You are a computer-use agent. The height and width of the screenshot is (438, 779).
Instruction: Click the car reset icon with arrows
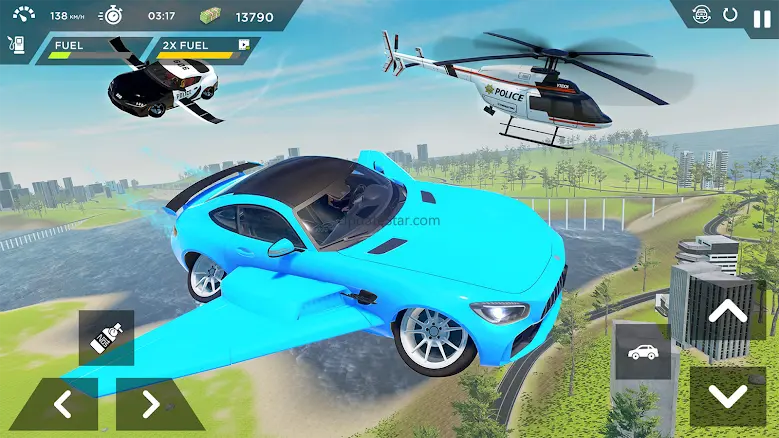[703, 15]
